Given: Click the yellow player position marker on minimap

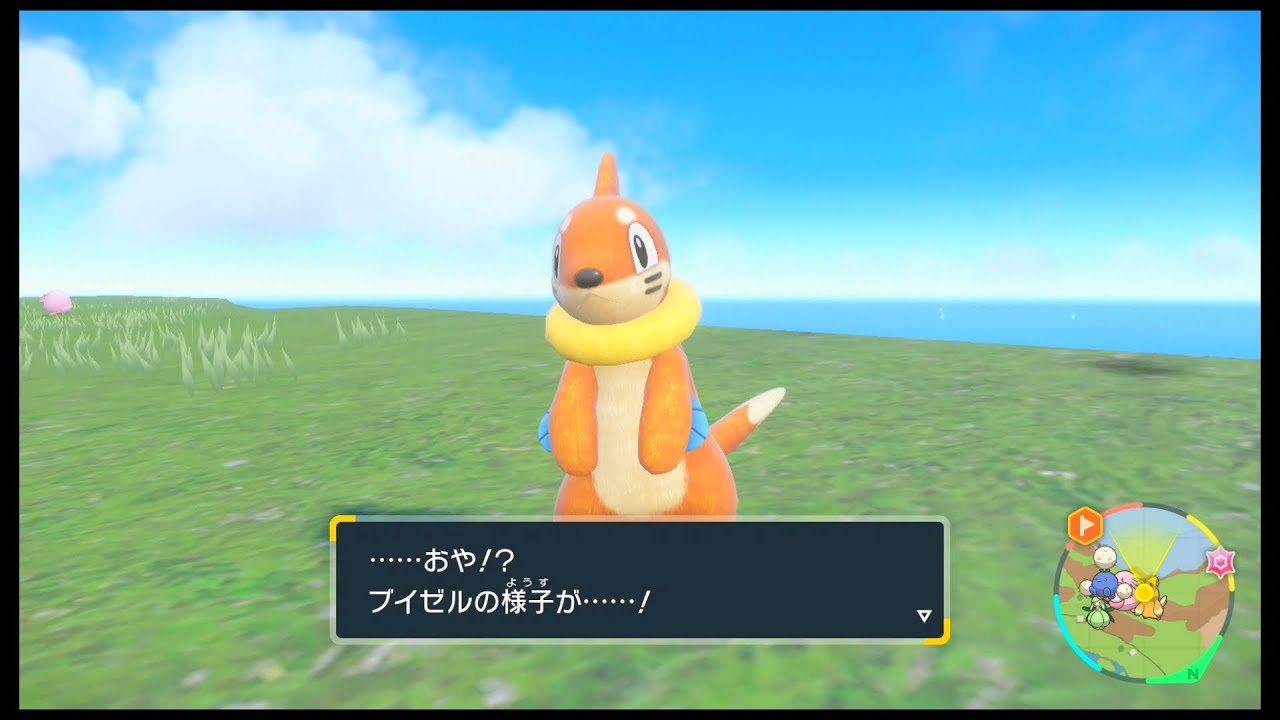Looking at the screenshot, I should (1143, 592).
